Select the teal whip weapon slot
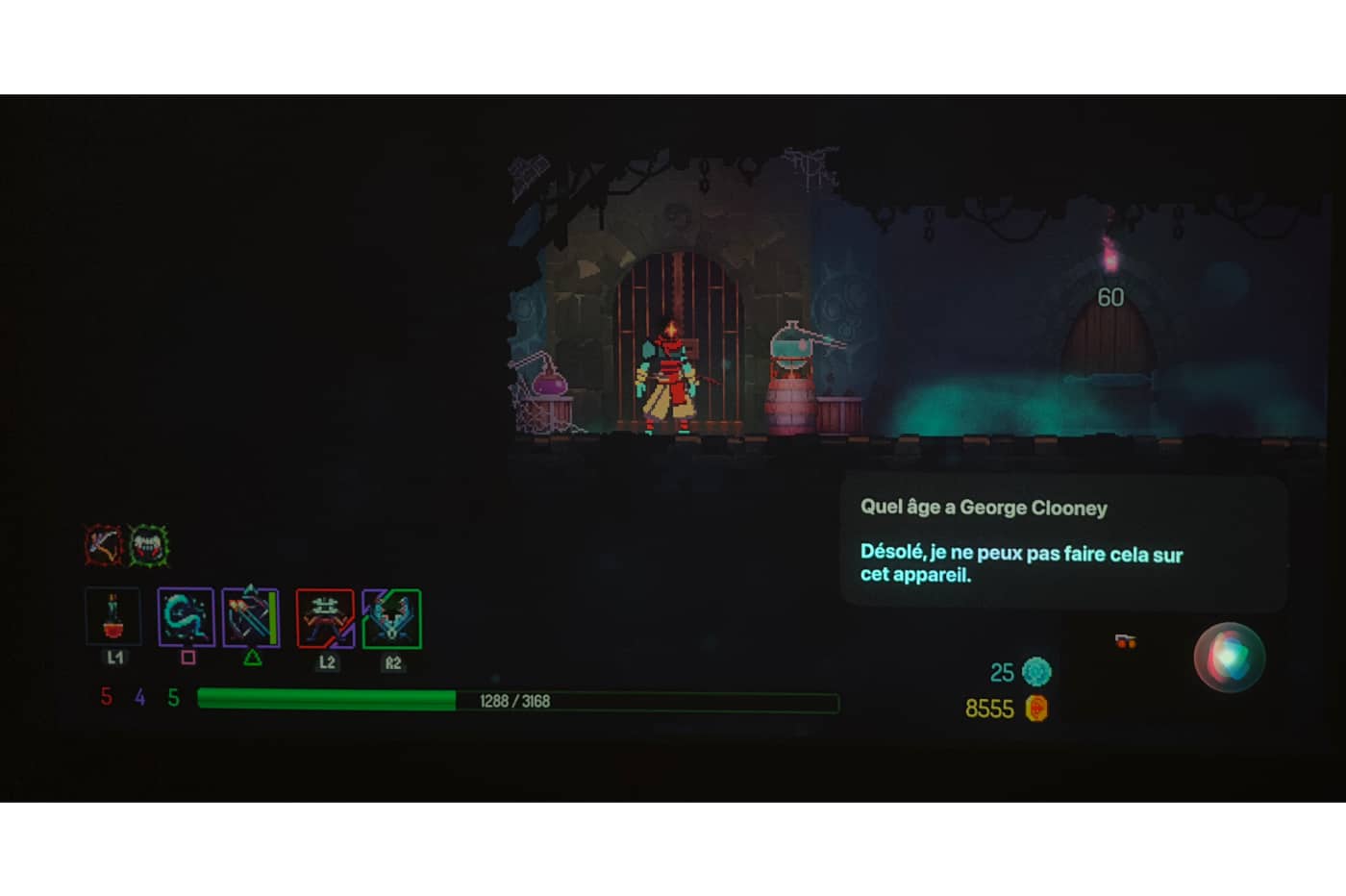Image resolution: width=1346 pixels, height=896 pixels. [186, 617]
